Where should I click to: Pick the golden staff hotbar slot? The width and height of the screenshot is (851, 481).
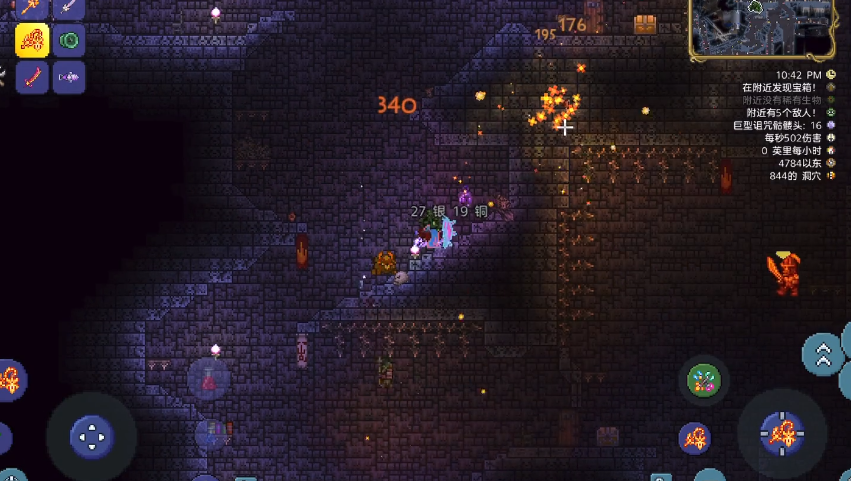pos(33,8)
